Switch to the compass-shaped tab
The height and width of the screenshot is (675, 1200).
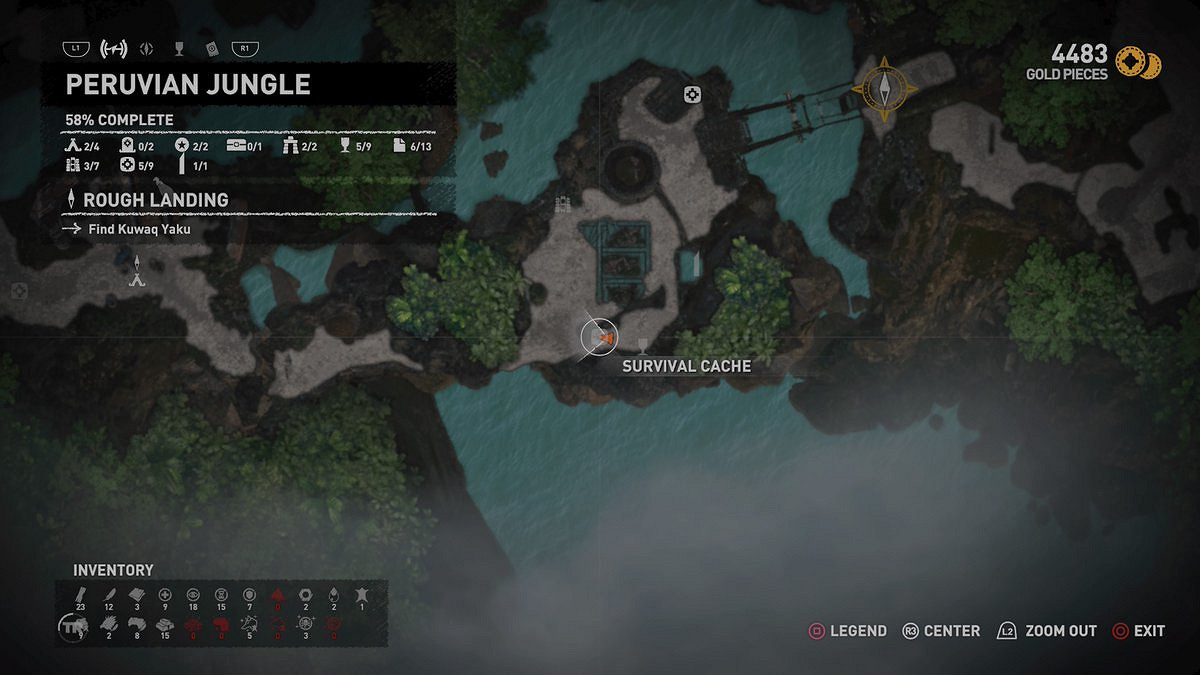146,48
